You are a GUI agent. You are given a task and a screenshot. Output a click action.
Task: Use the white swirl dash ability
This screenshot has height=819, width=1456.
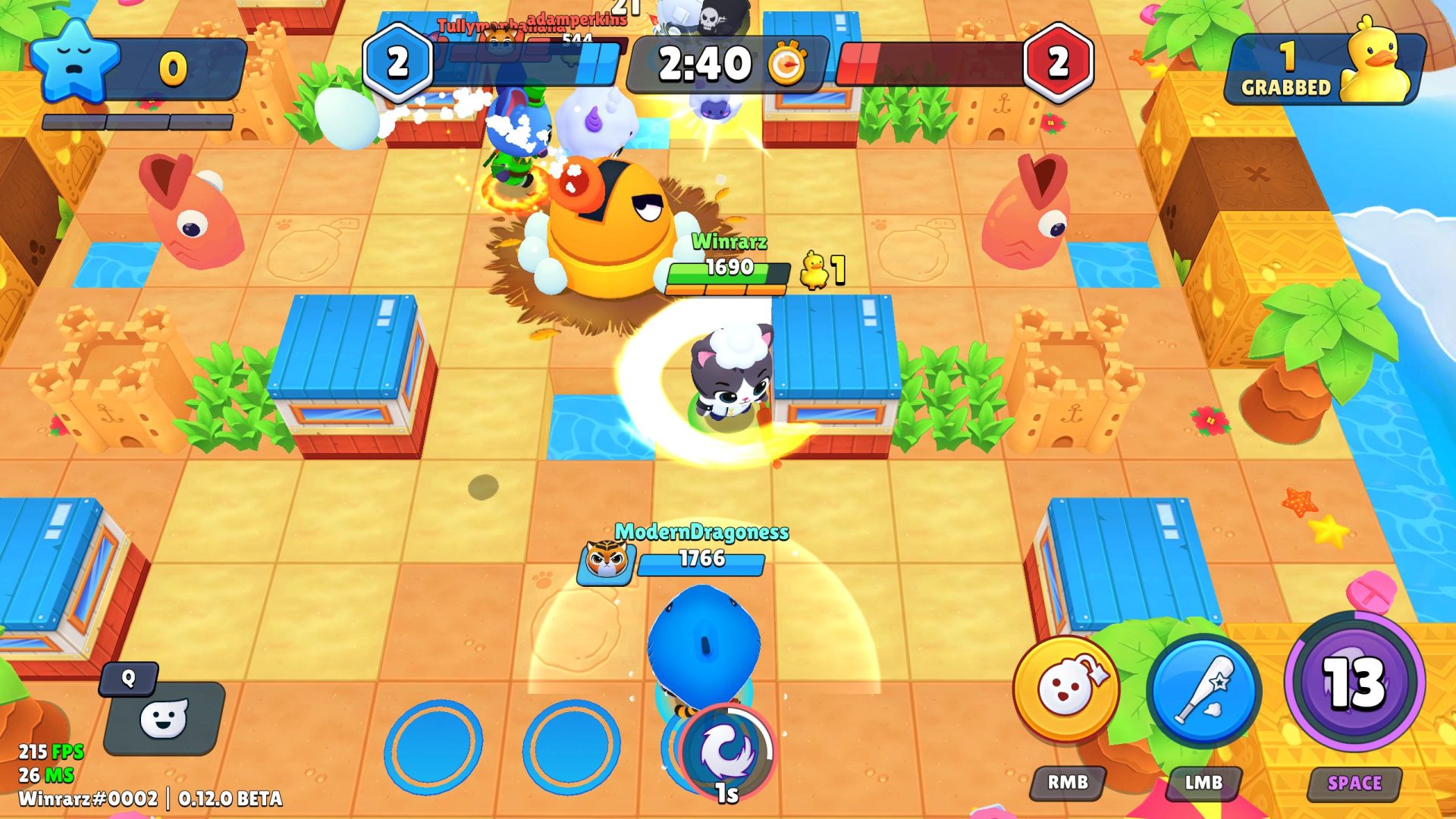[x=726, y=751]
